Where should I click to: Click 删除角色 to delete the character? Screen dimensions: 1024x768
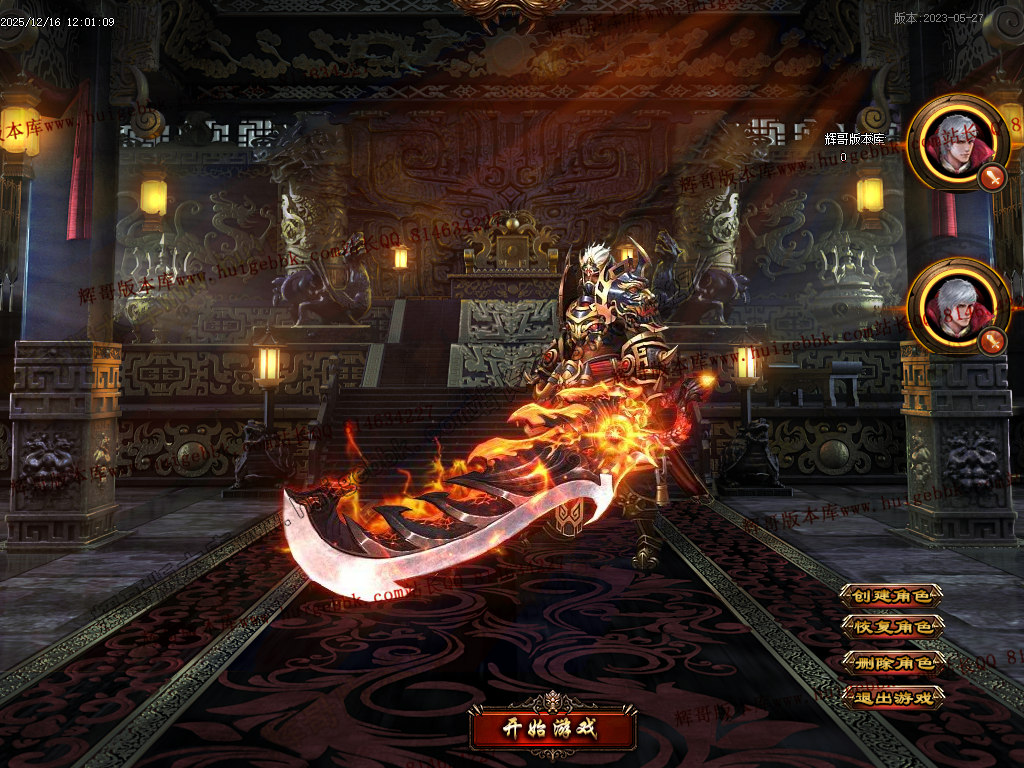892,662
